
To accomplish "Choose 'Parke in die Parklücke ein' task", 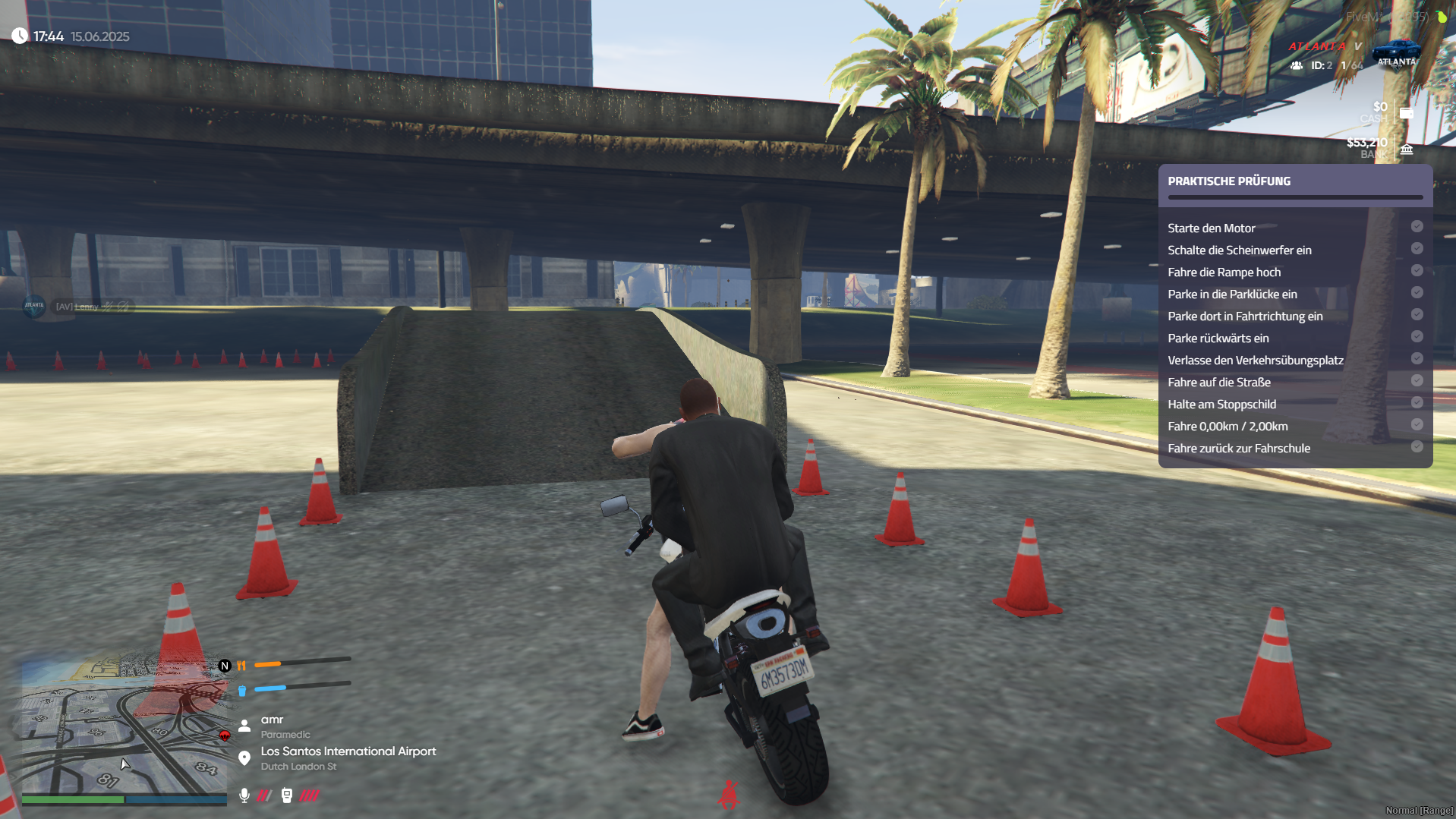I will pos(1232,294).
